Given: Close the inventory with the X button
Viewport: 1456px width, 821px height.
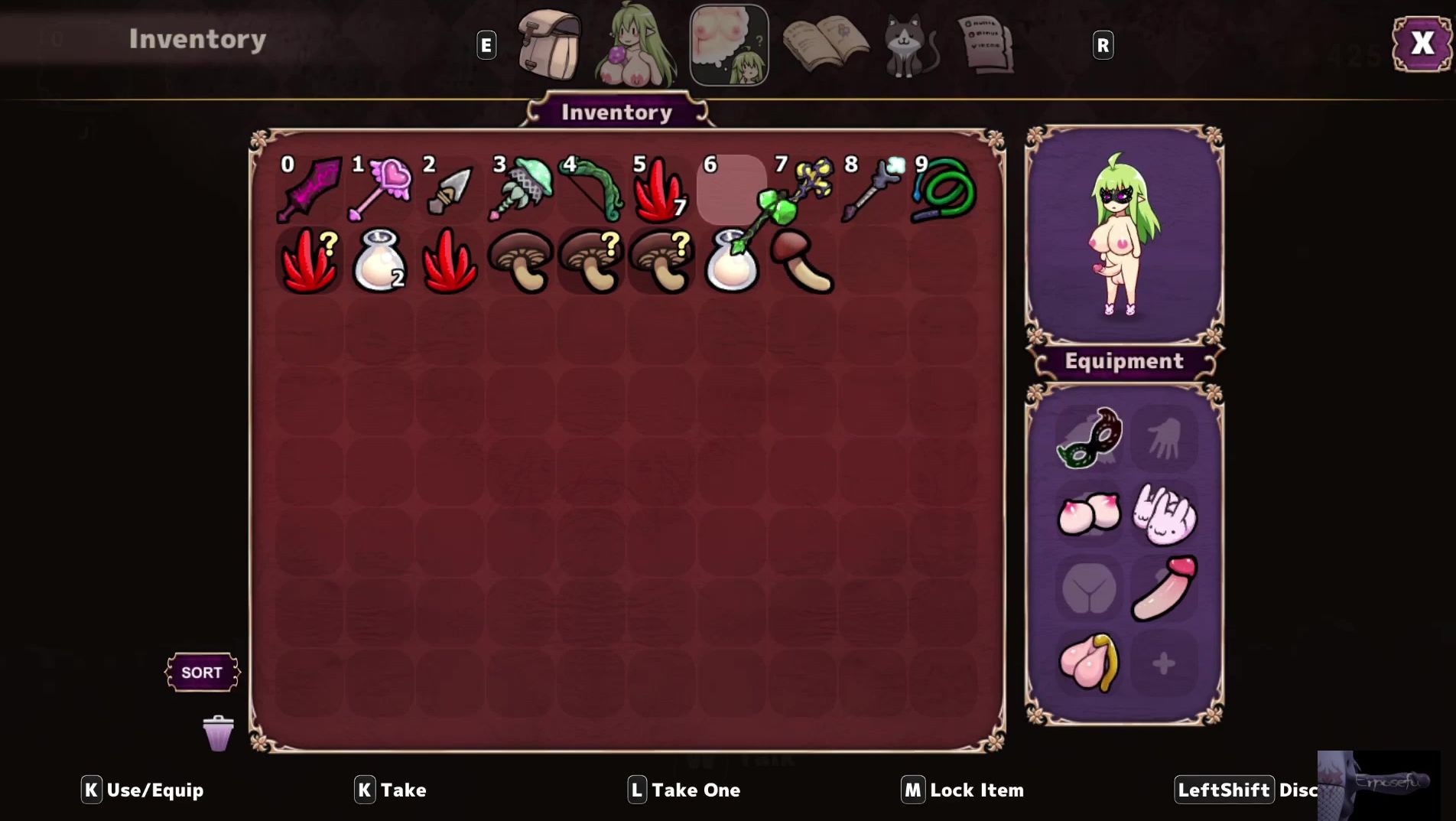Looking at the screenshot, I should coord(1421,44).
